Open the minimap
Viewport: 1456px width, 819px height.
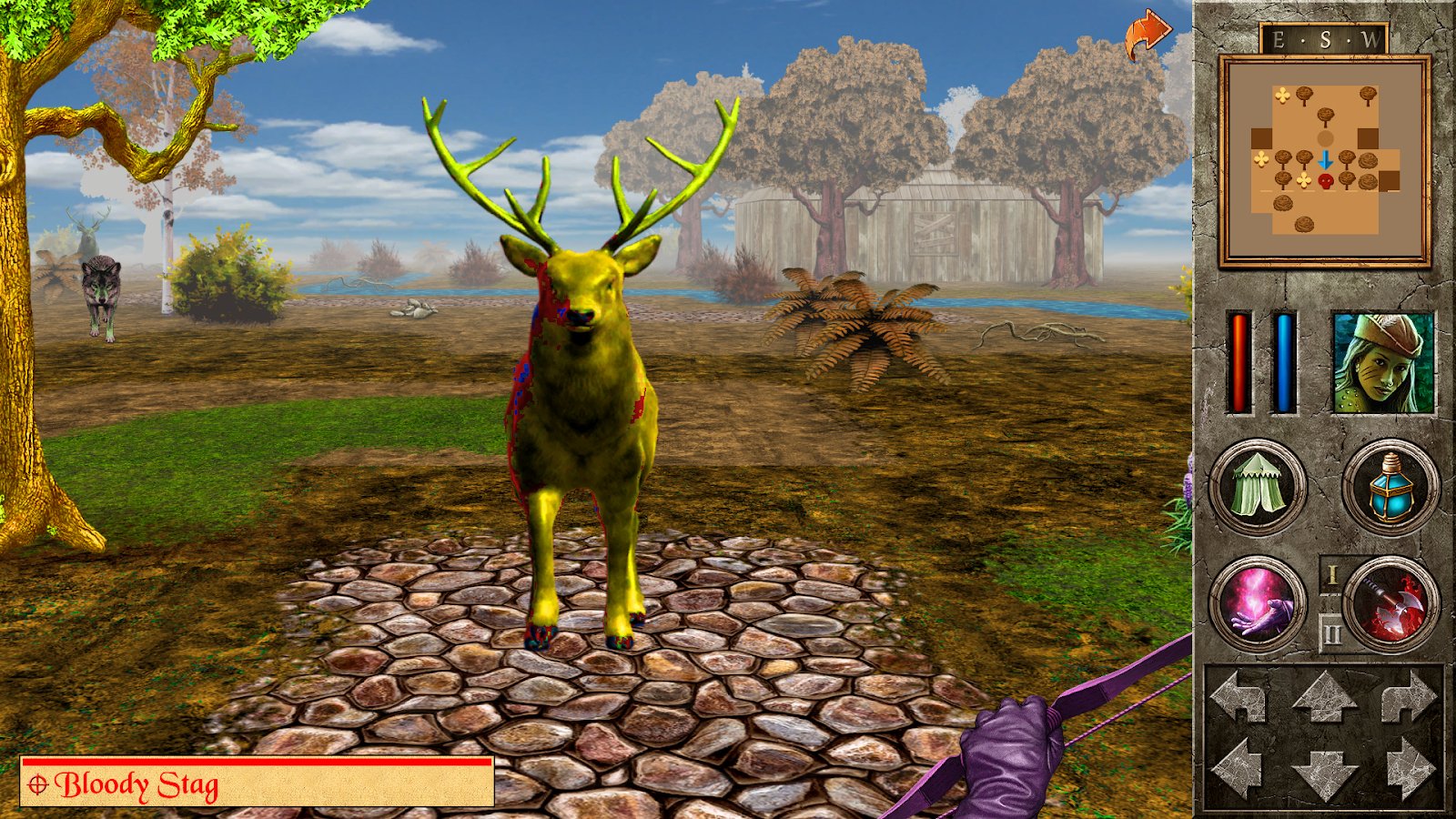(x=1324, y=161)
